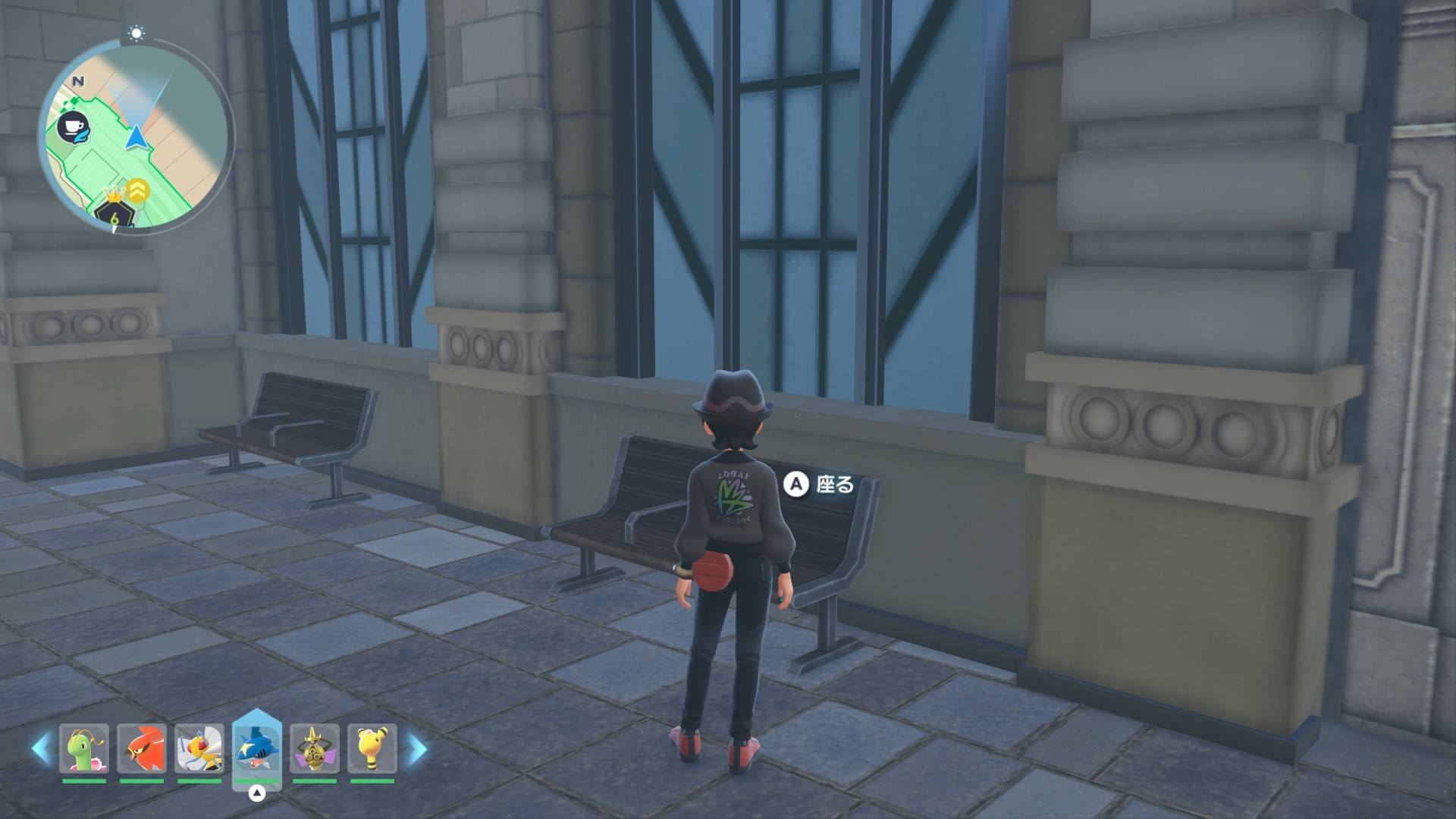Choose Talonflame from the party bar

click(x=142, y=749)
